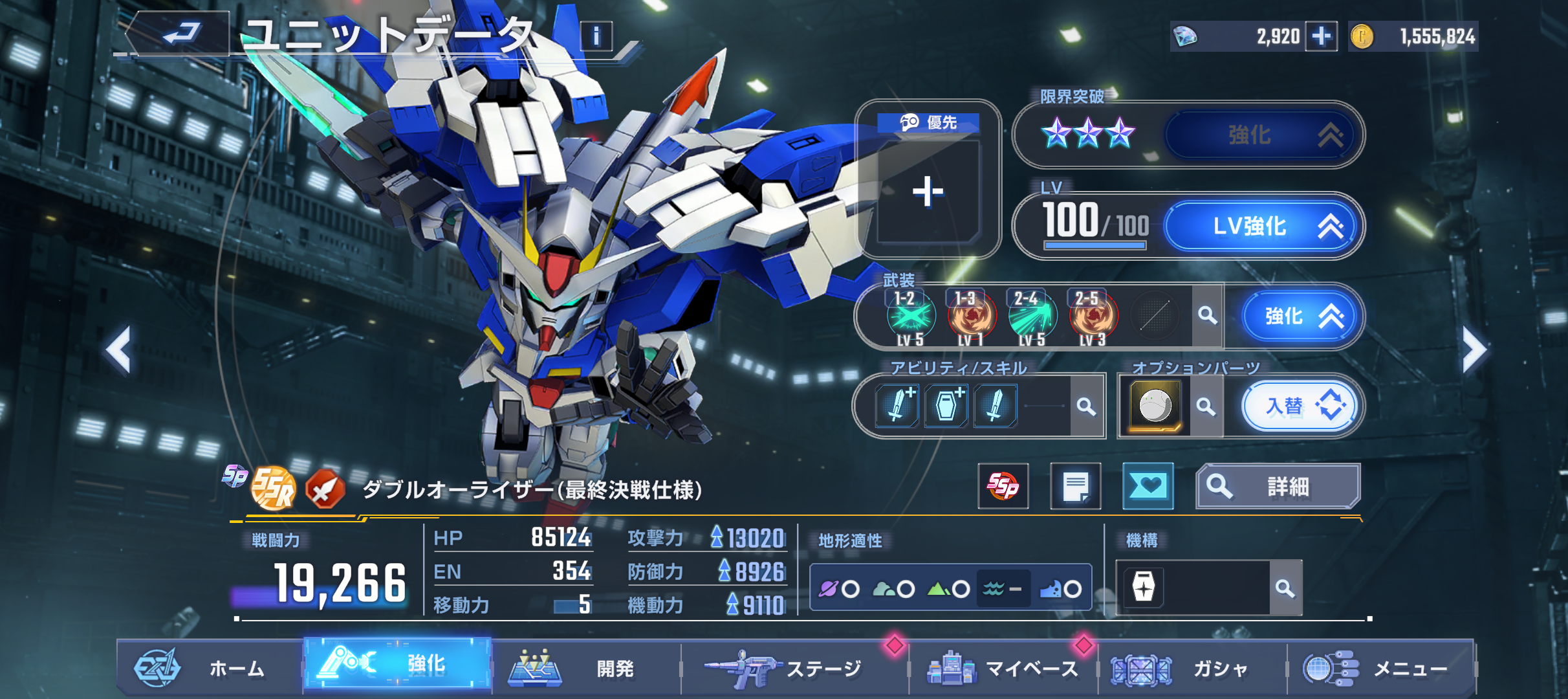
Task: Select the 1-2 weapon icon
Action: [910, 316]
